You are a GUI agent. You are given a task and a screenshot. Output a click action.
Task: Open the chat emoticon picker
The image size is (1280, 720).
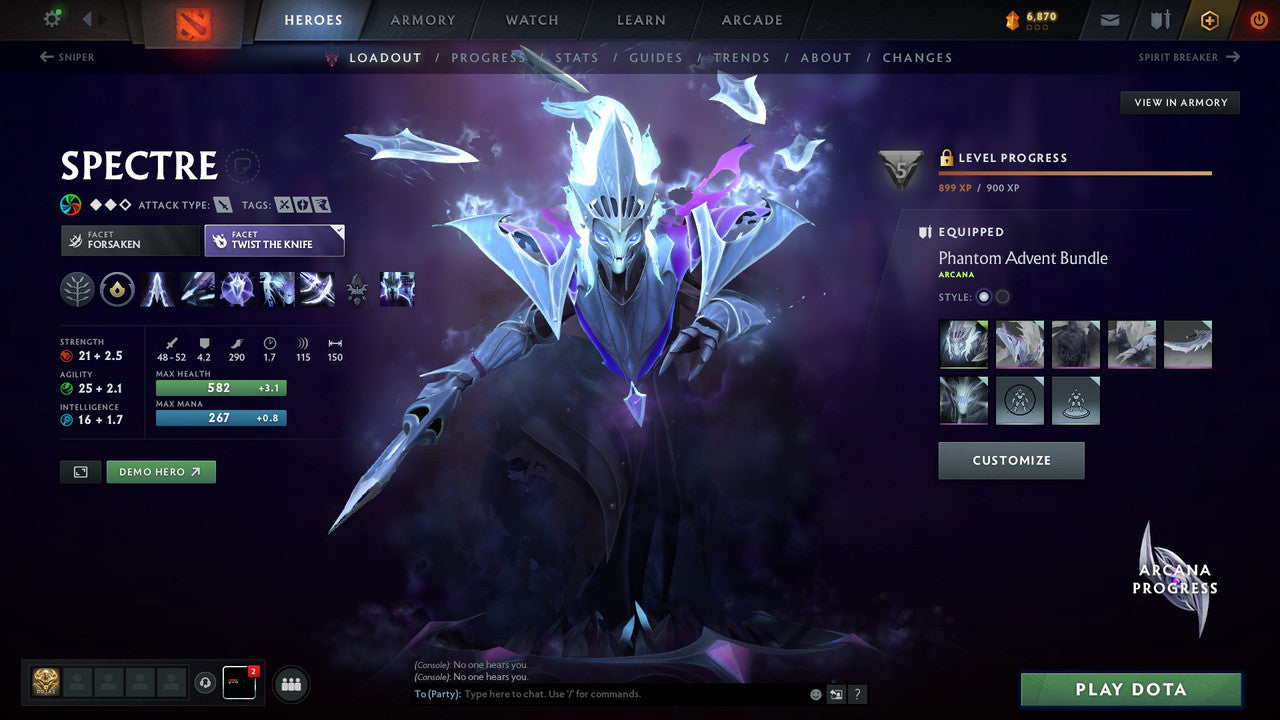[x=814, y=693]
